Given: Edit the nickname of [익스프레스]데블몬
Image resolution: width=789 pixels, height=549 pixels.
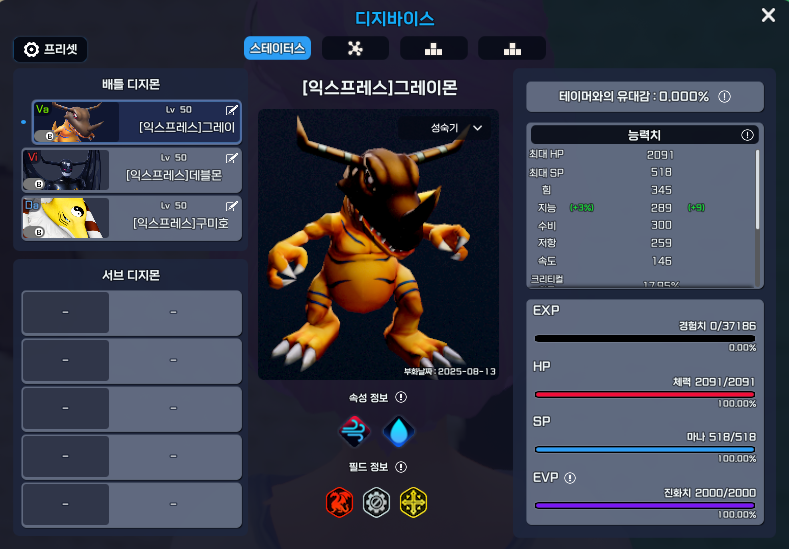Looking at the screenshot, I should point(233,158).
